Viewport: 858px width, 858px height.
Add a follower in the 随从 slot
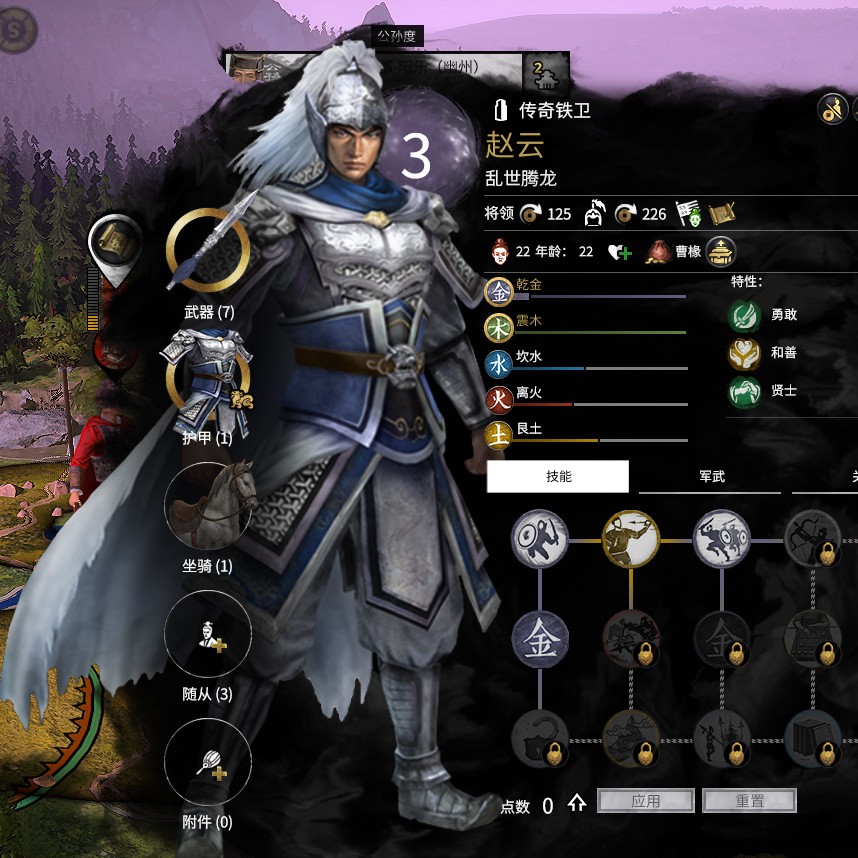[x=208, y=634]
